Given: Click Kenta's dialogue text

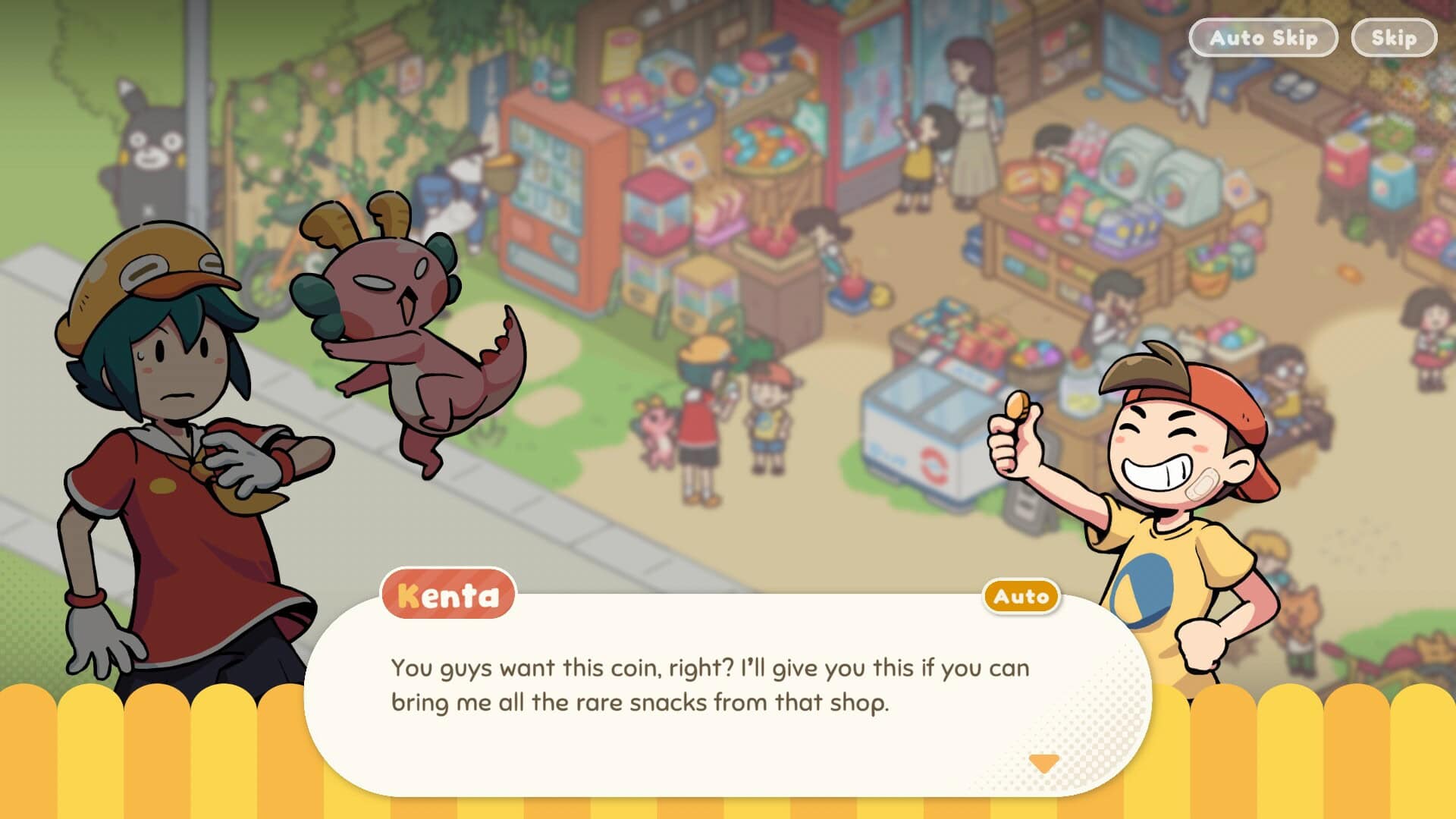Looking at the screenshot, I should (x=709, y=686).
